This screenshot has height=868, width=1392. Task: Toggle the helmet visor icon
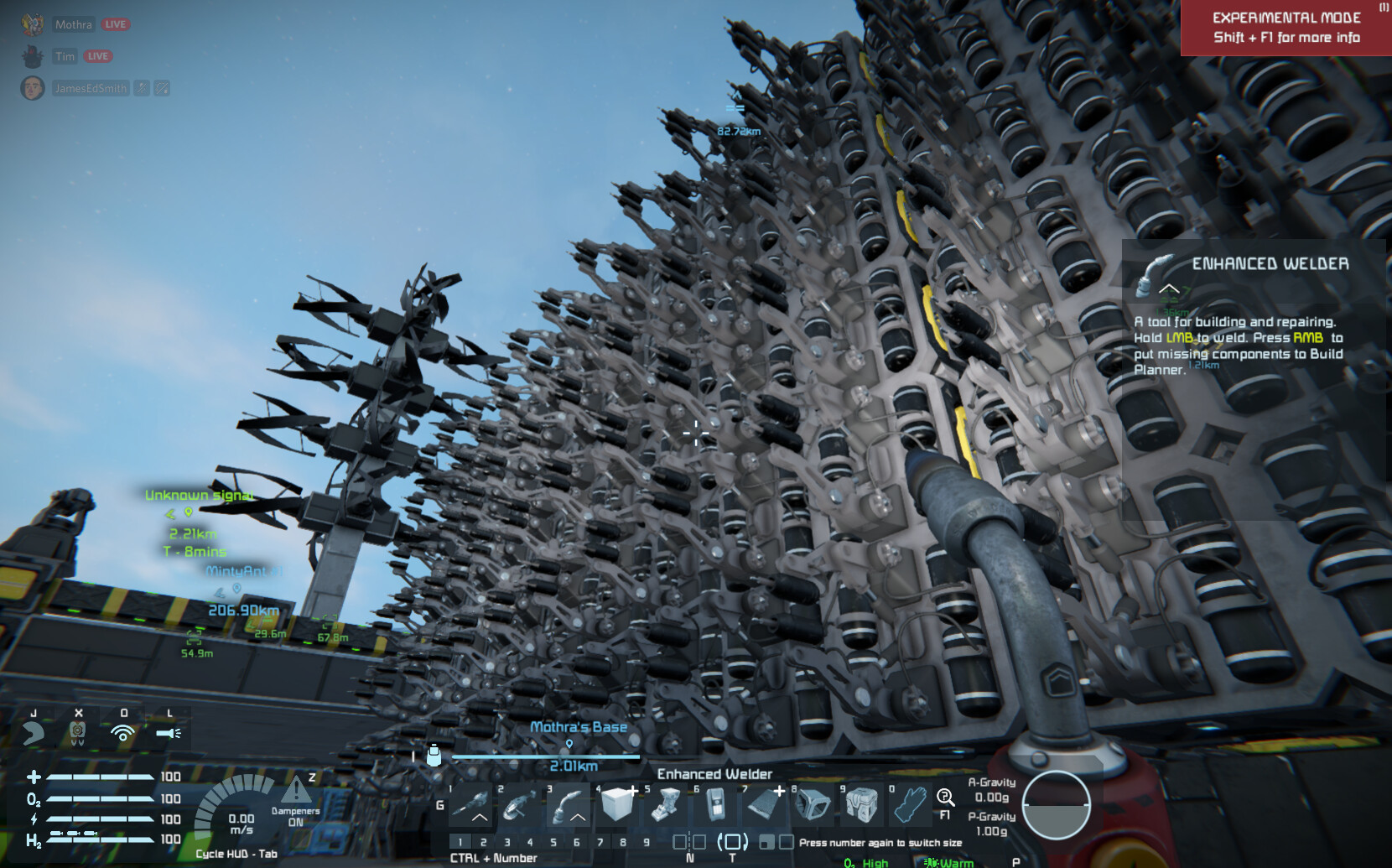click(x=34, y=734)
